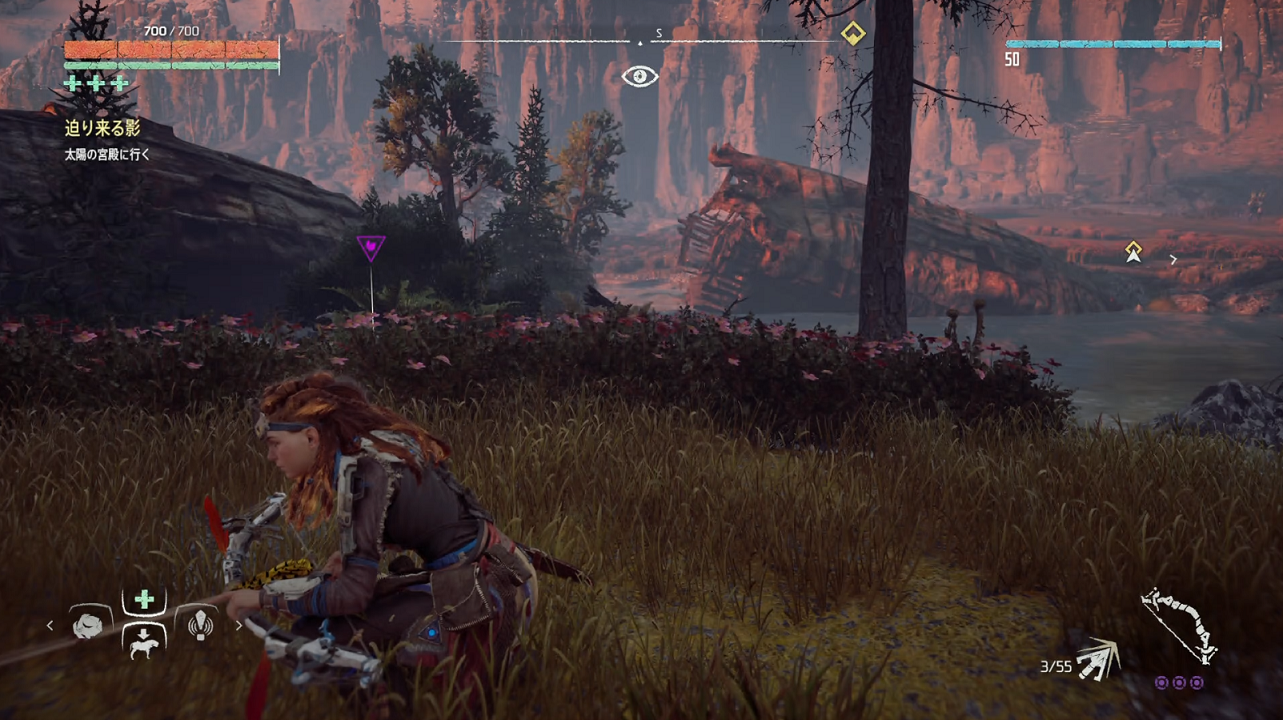The height and width of the screenshot is (720, 1283).
Task: Click the stealth eye indicator
Action: [640, 76]
